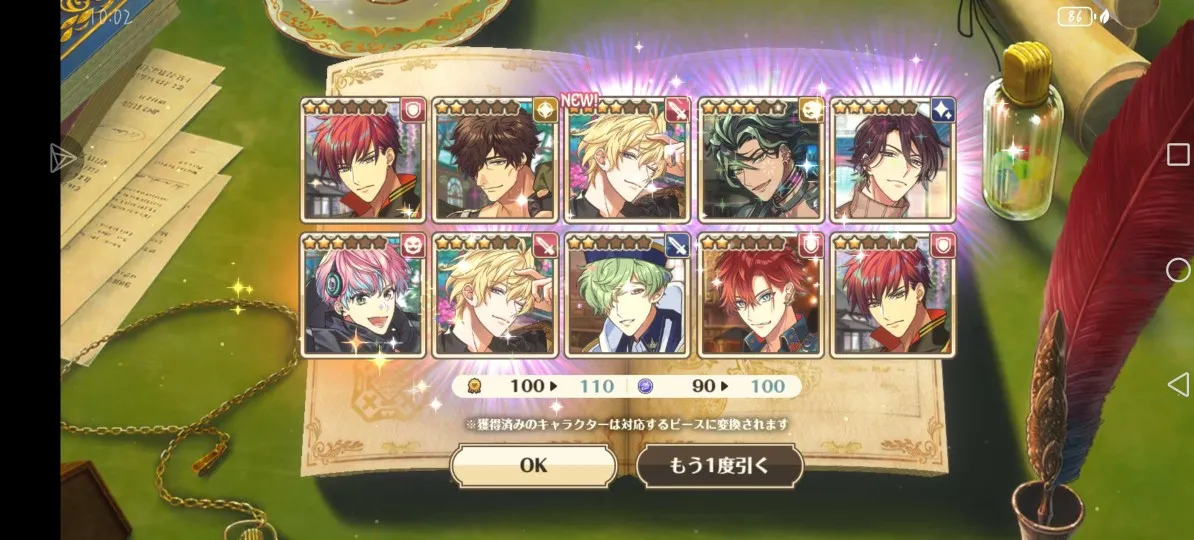Viewport: 1194px width, 540px height.
Task: Click the Android back triangle button
Action: tap(1178, 384)
